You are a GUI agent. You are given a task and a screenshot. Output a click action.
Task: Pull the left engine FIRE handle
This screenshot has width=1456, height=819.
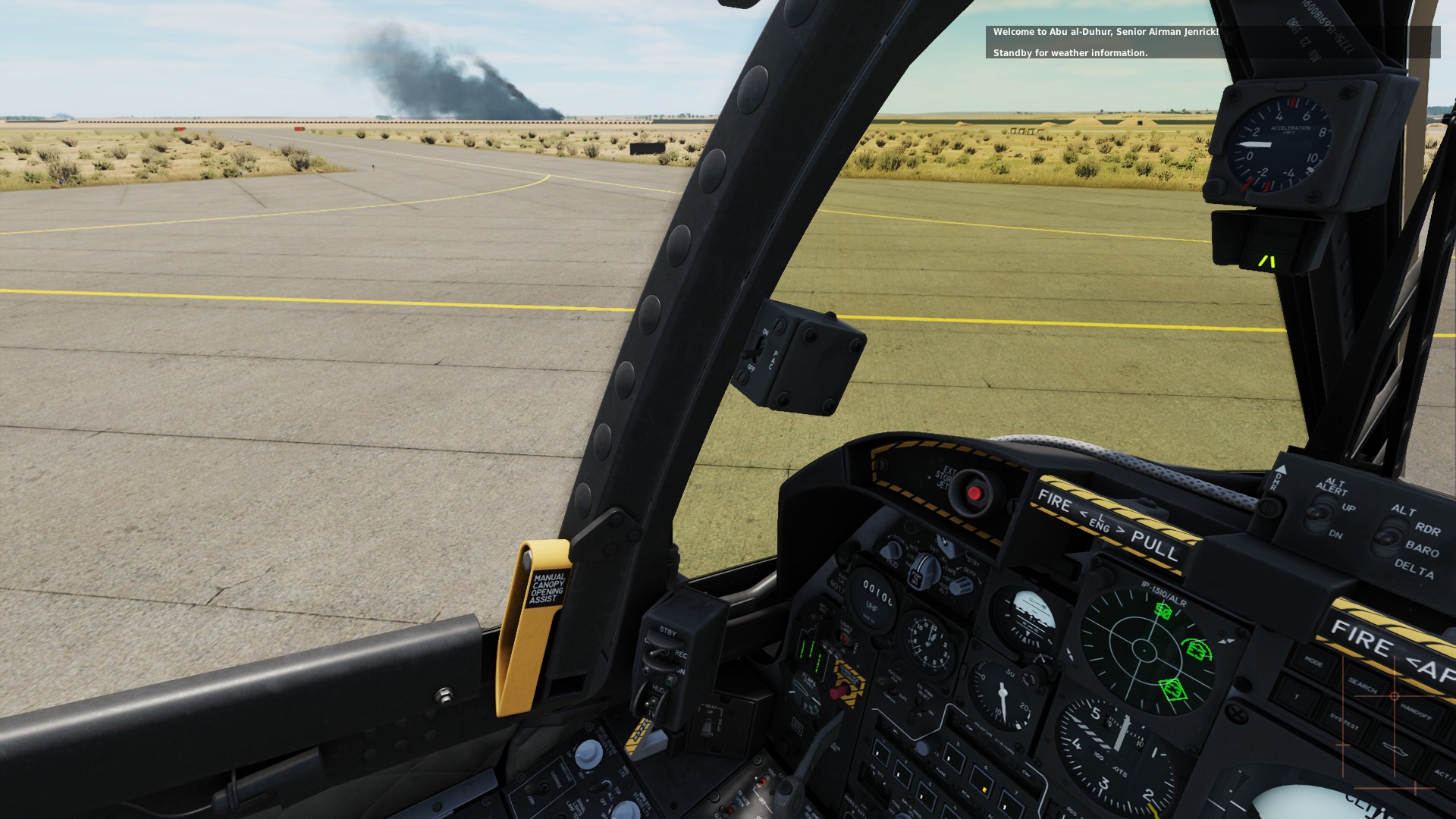[1107, 523]
